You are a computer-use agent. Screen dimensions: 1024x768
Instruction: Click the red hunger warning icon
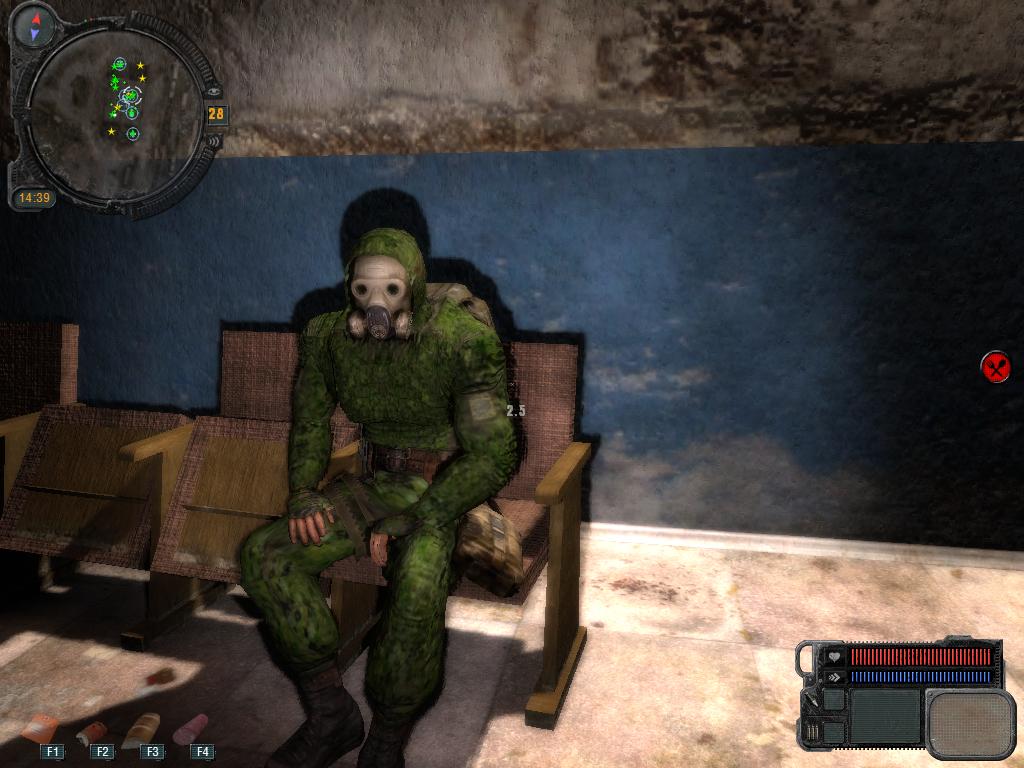[995, 367]
